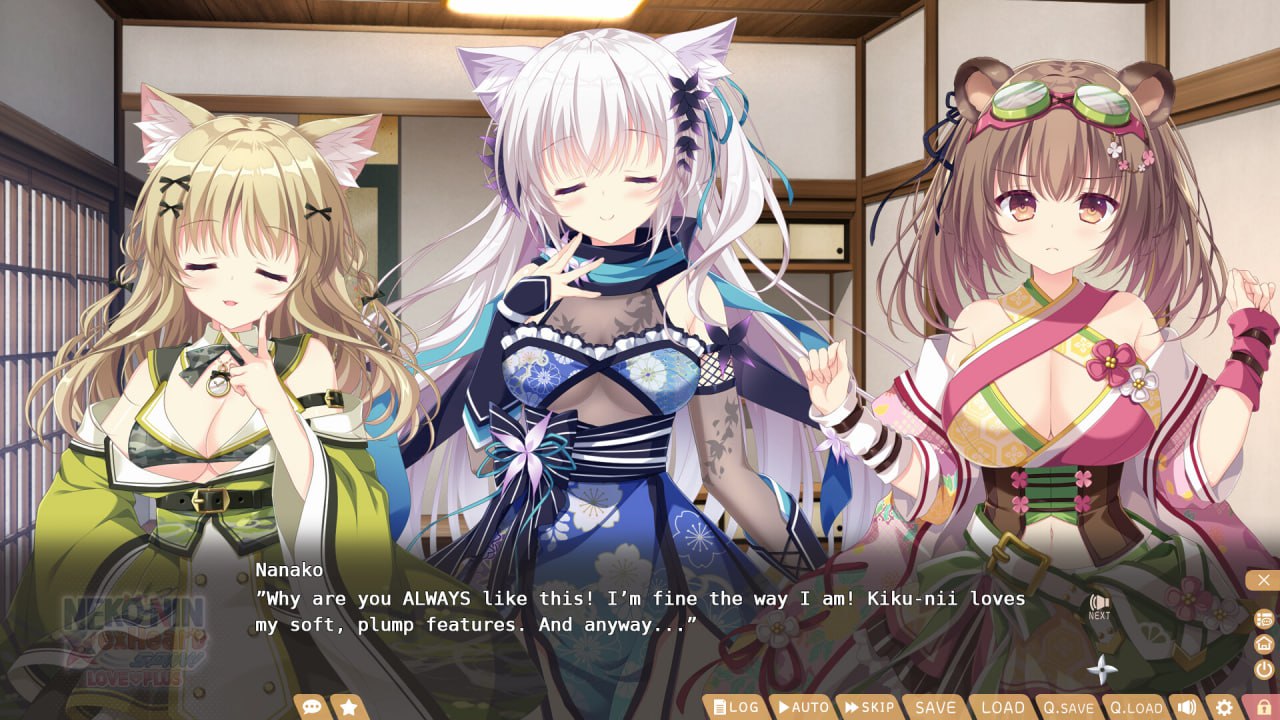Click the speech bubble icon at bottom left
The height and width of the screenshot is (720, 1280).
click(x=313, y=705)
